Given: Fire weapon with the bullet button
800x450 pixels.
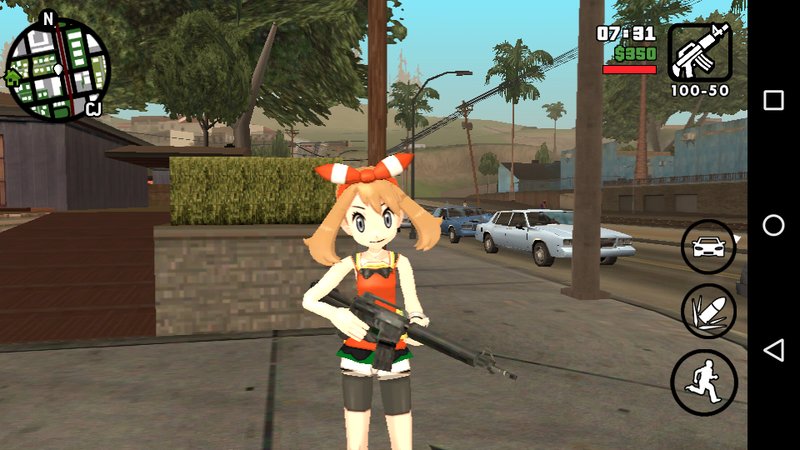Looking at the screenshot, I should click(708, 311).
